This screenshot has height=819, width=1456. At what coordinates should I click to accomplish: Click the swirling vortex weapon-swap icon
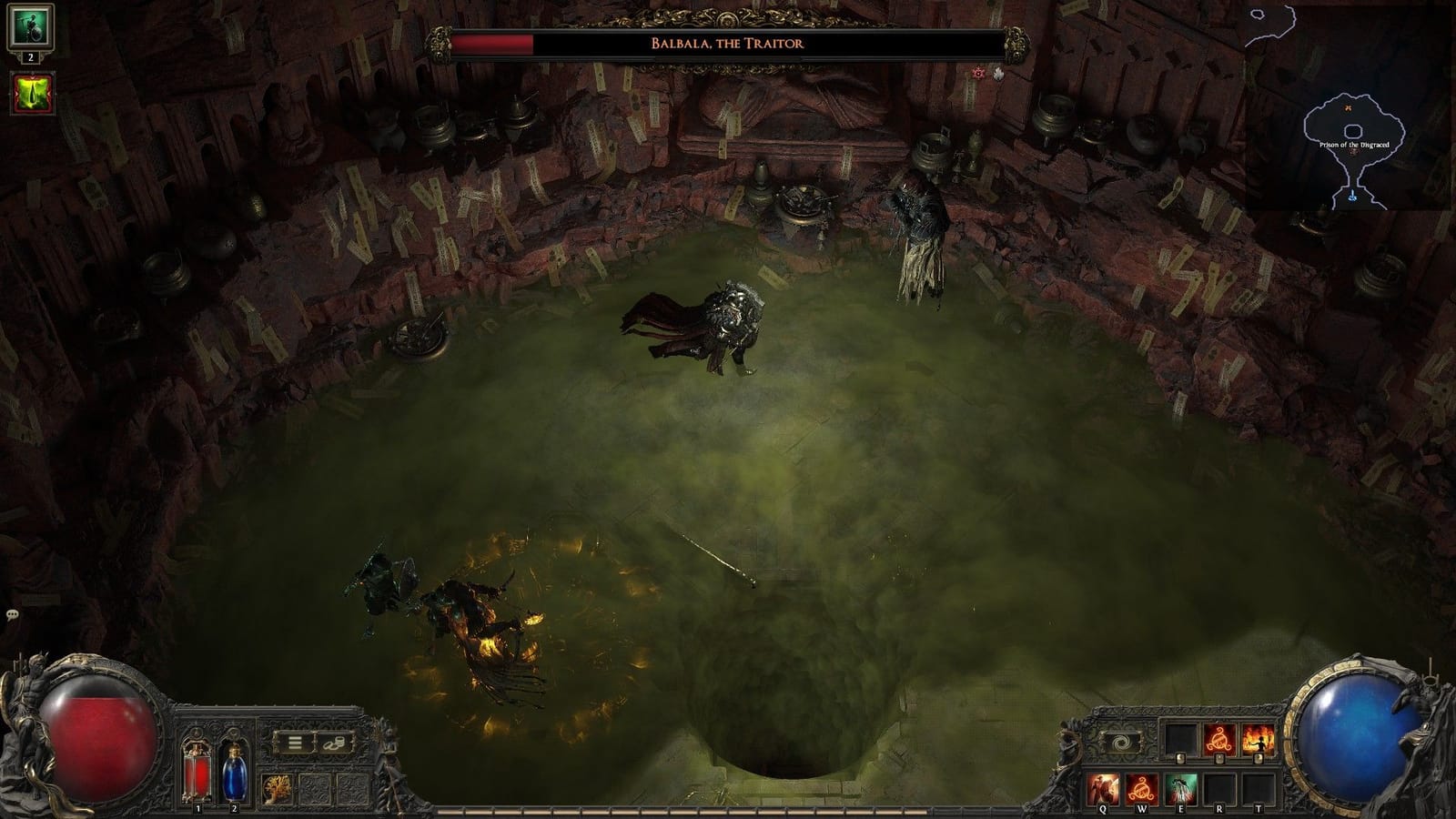coord(1122,742)
